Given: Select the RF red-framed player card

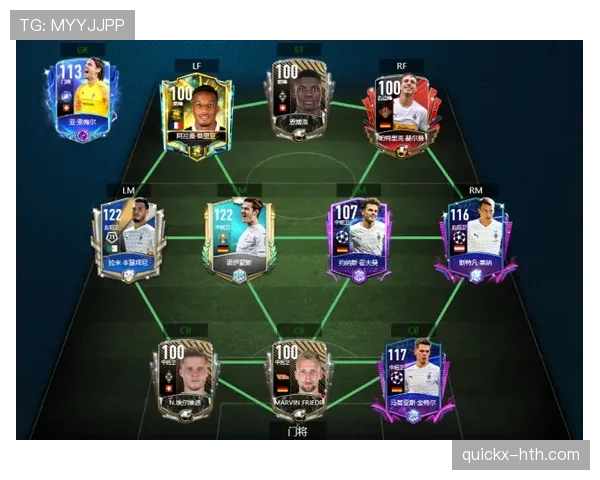Looking at the screenshot, I should [x=403, y=108].
